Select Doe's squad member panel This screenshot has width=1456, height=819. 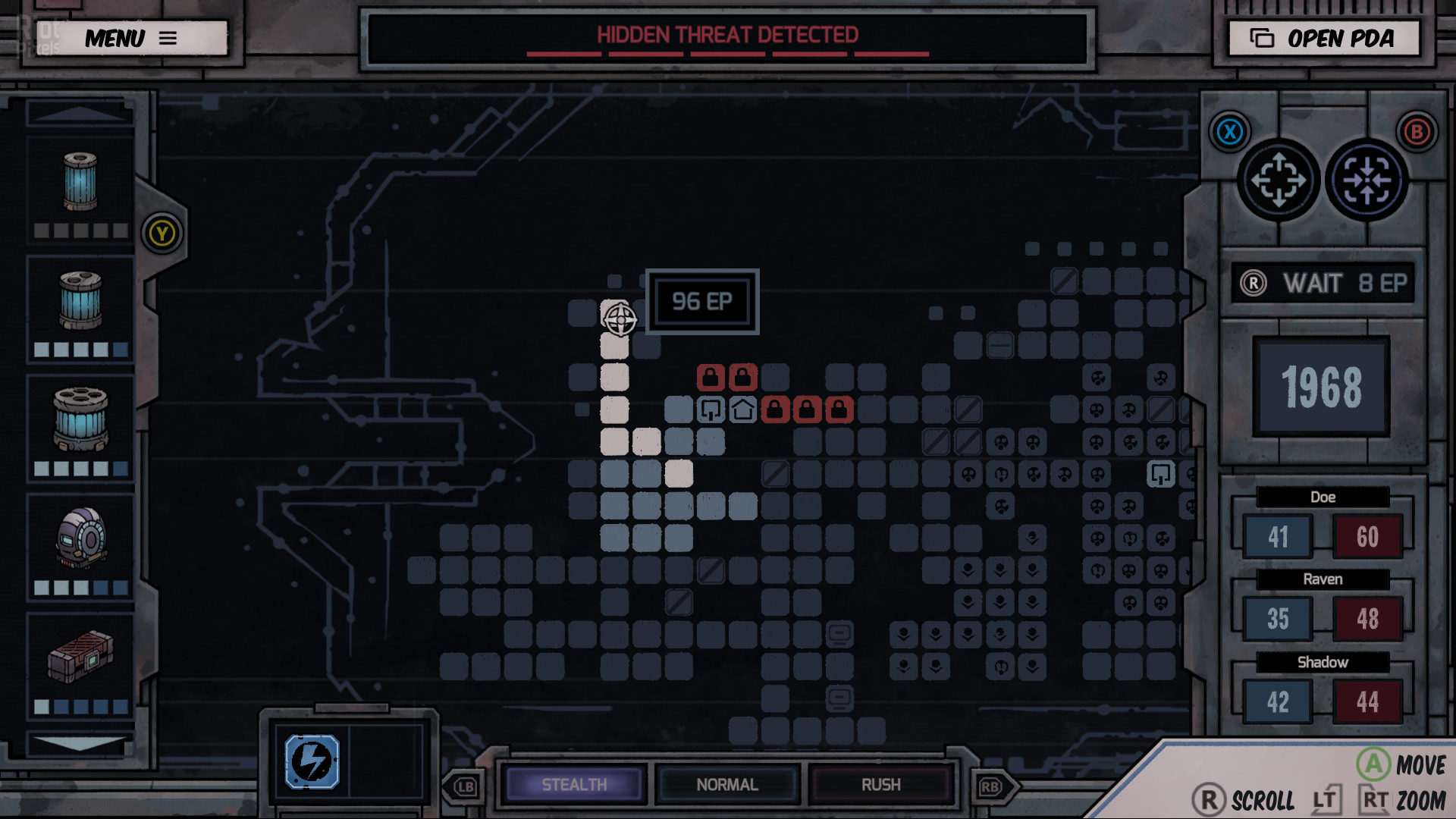(x=1323, y=525)
